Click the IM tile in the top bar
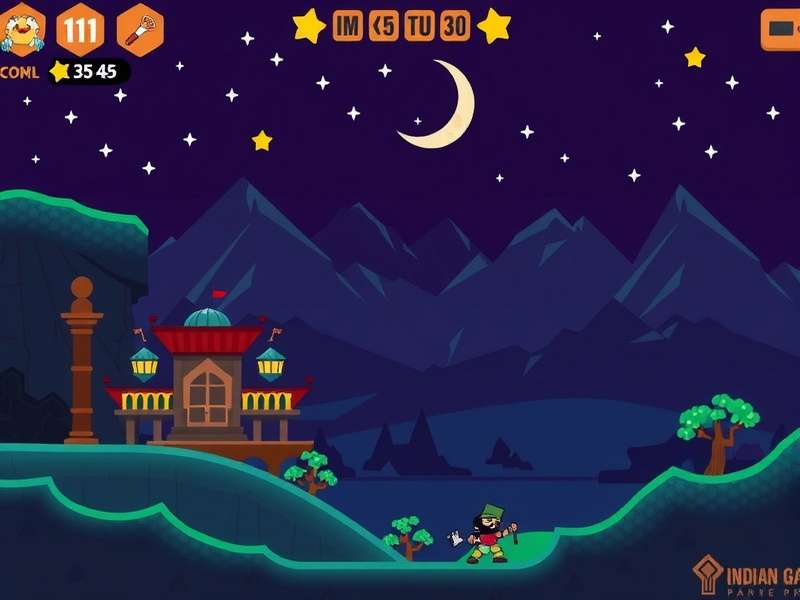This screenshot has width=800, height=600. click(347, 27)
